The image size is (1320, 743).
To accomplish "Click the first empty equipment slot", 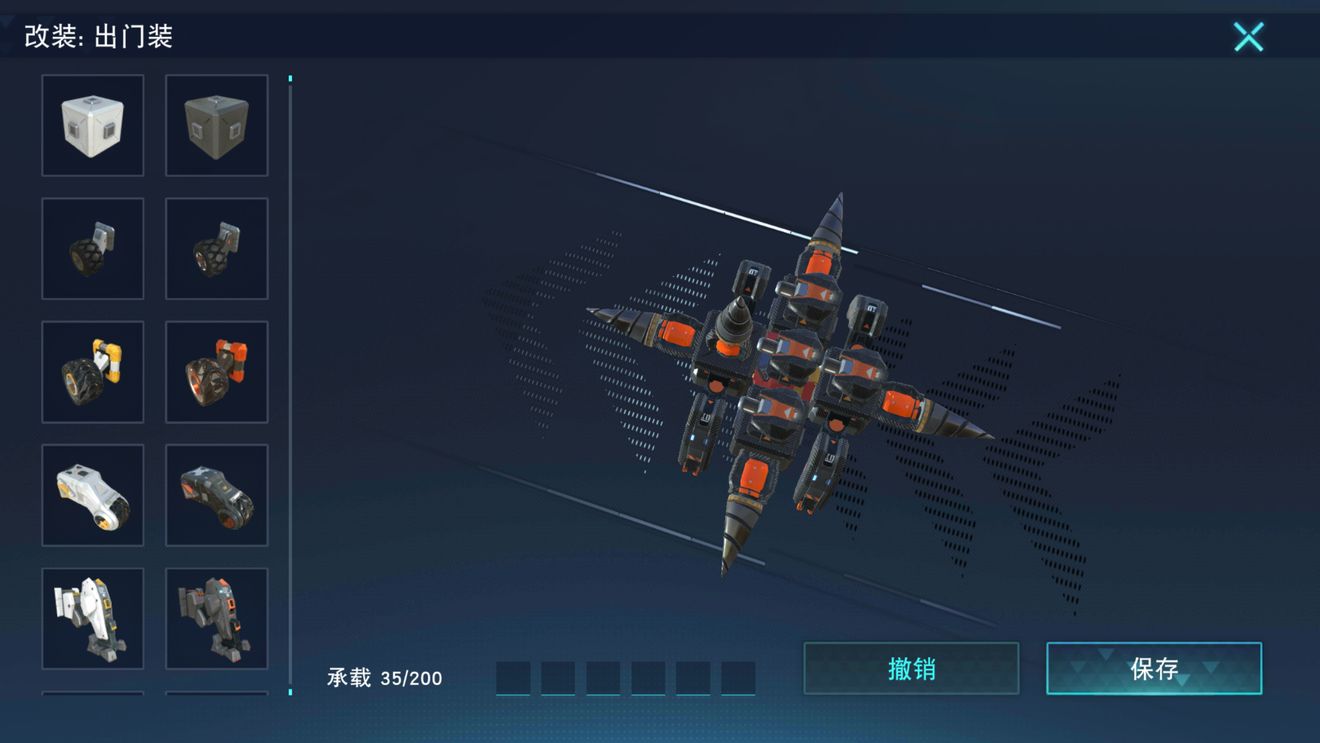I will 510,676.
